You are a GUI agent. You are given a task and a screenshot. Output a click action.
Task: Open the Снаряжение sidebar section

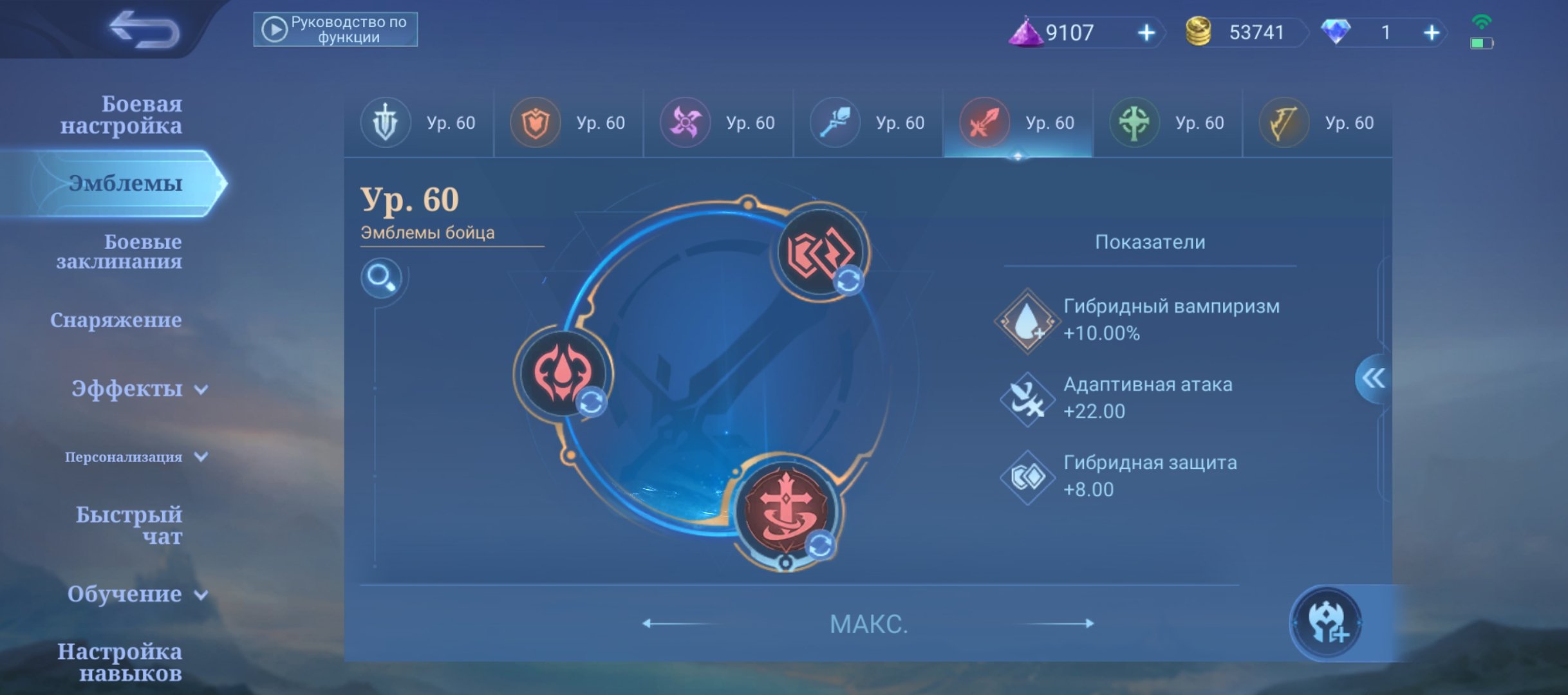[x=117, y=320]
